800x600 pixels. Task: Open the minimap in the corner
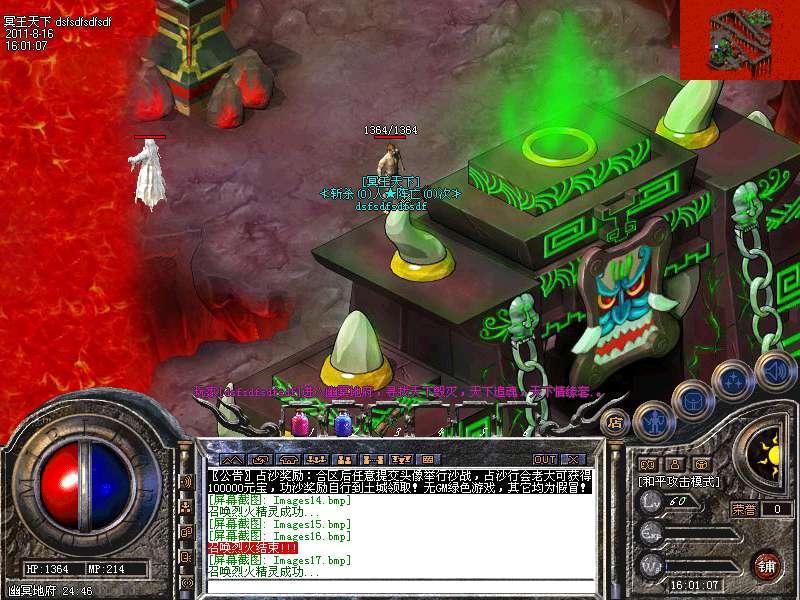pyautogui.click(x=739, y=39)
